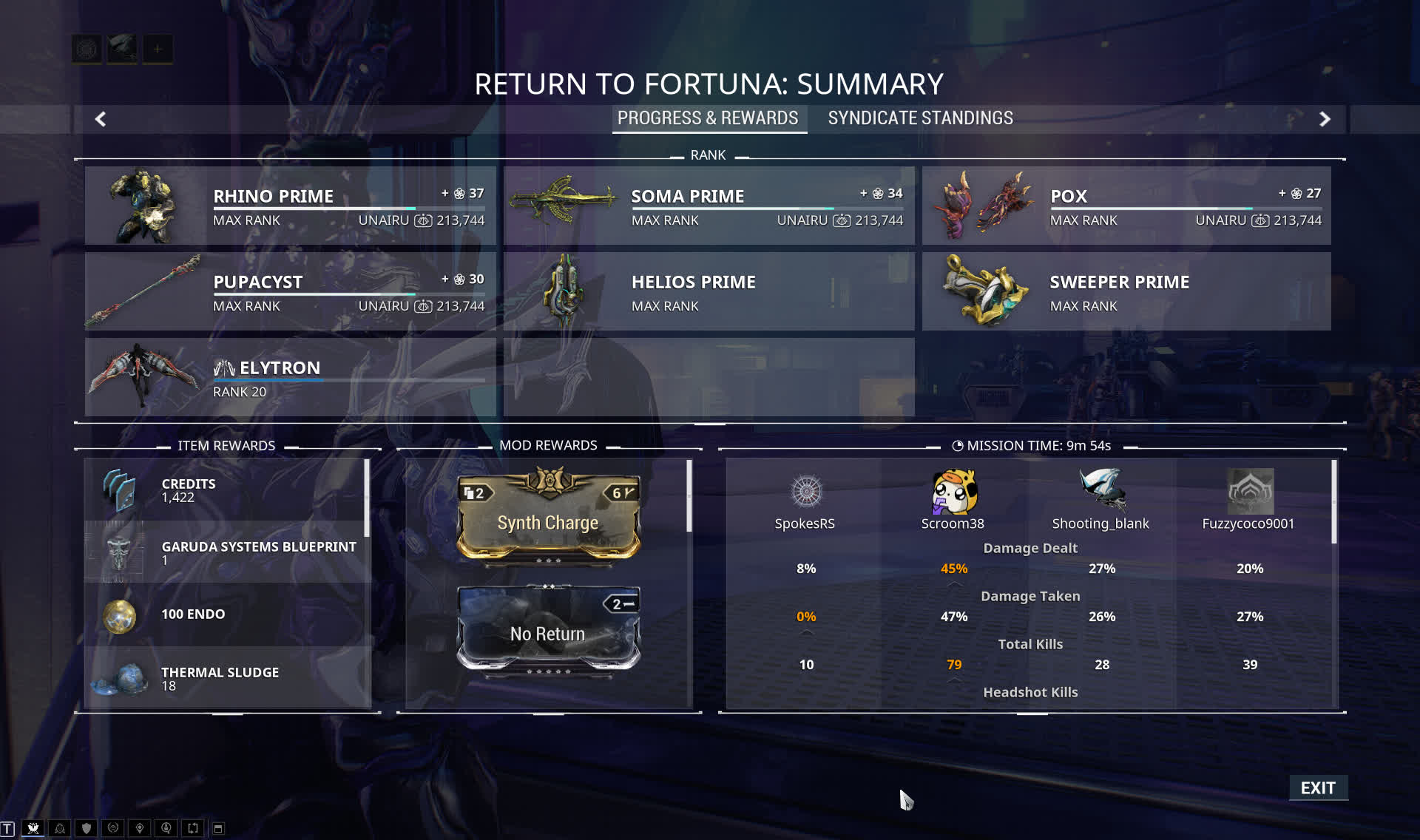
Task: Exit the mission summary screen
Action: point(1318,787)
